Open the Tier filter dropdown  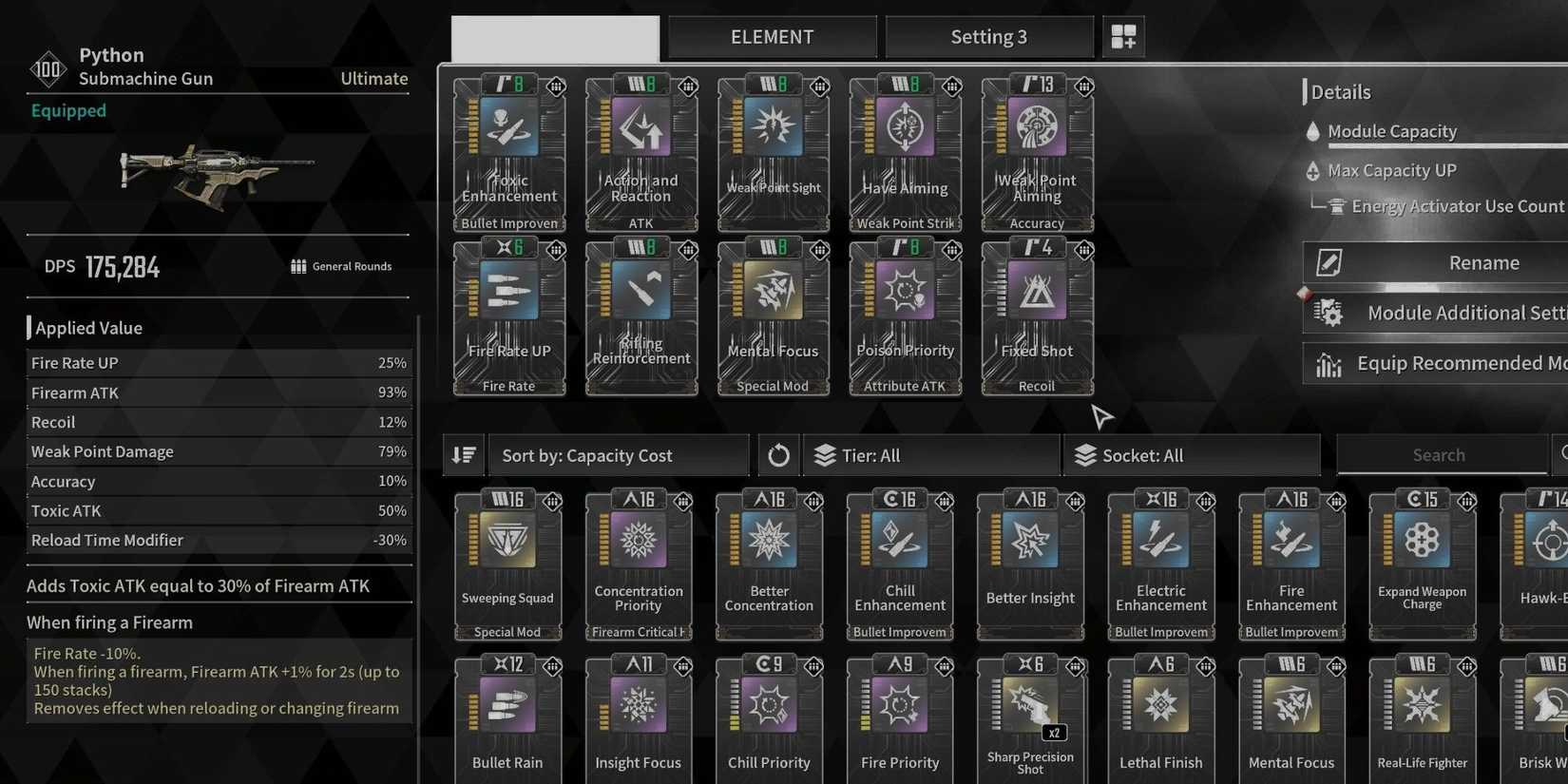[931, 455]
